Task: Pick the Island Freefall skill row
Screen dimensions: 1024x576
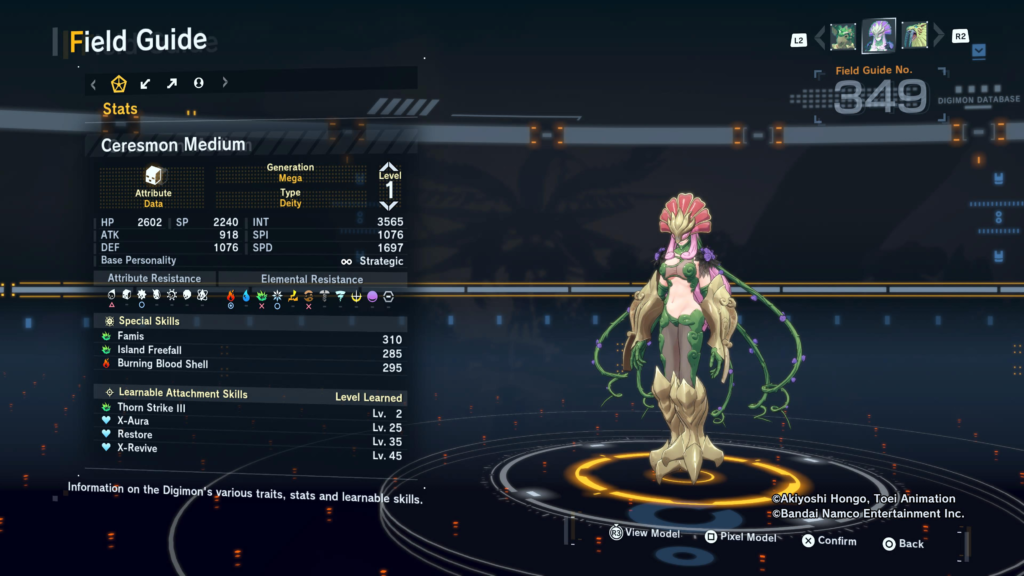Action: tap(250, 352)
